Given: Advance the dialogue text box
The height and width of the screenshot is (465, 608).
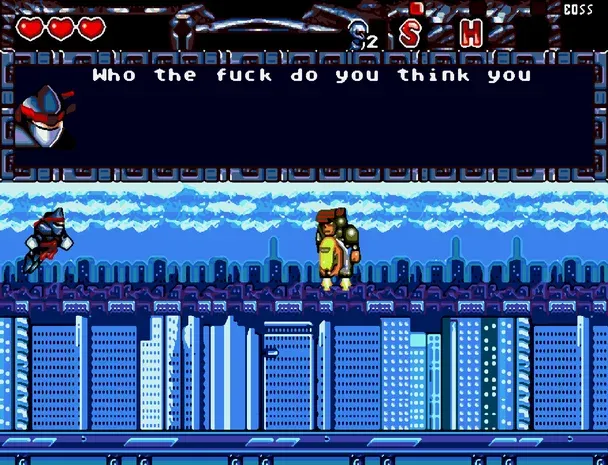Looking at the screenshot, I should coord(310,112).
